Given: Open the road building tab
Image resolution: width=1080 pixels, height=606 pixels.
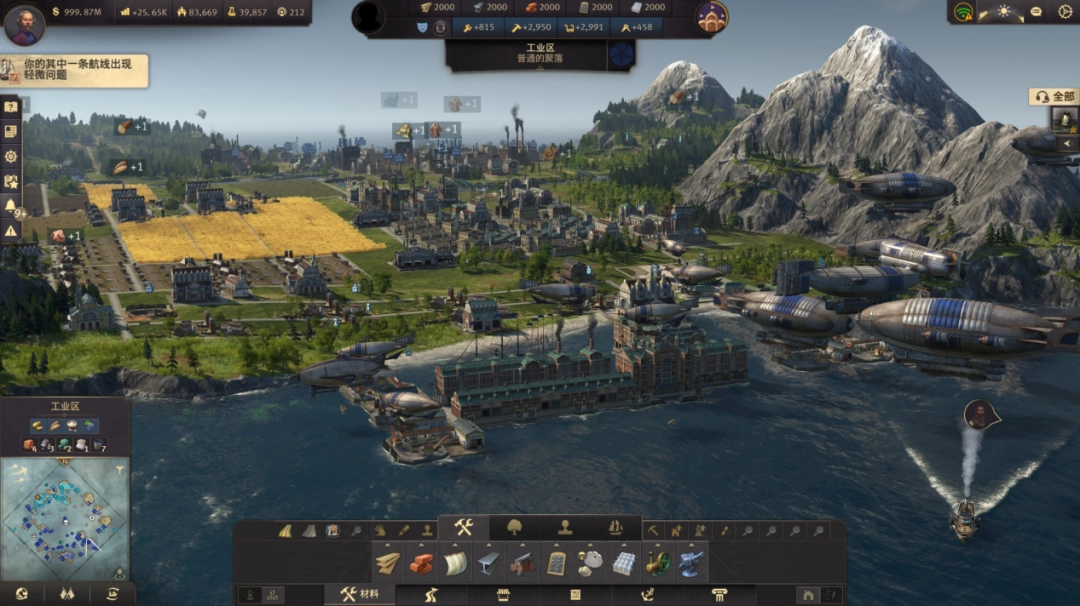Looking at the screenshot, I should (x=431, y=594).
